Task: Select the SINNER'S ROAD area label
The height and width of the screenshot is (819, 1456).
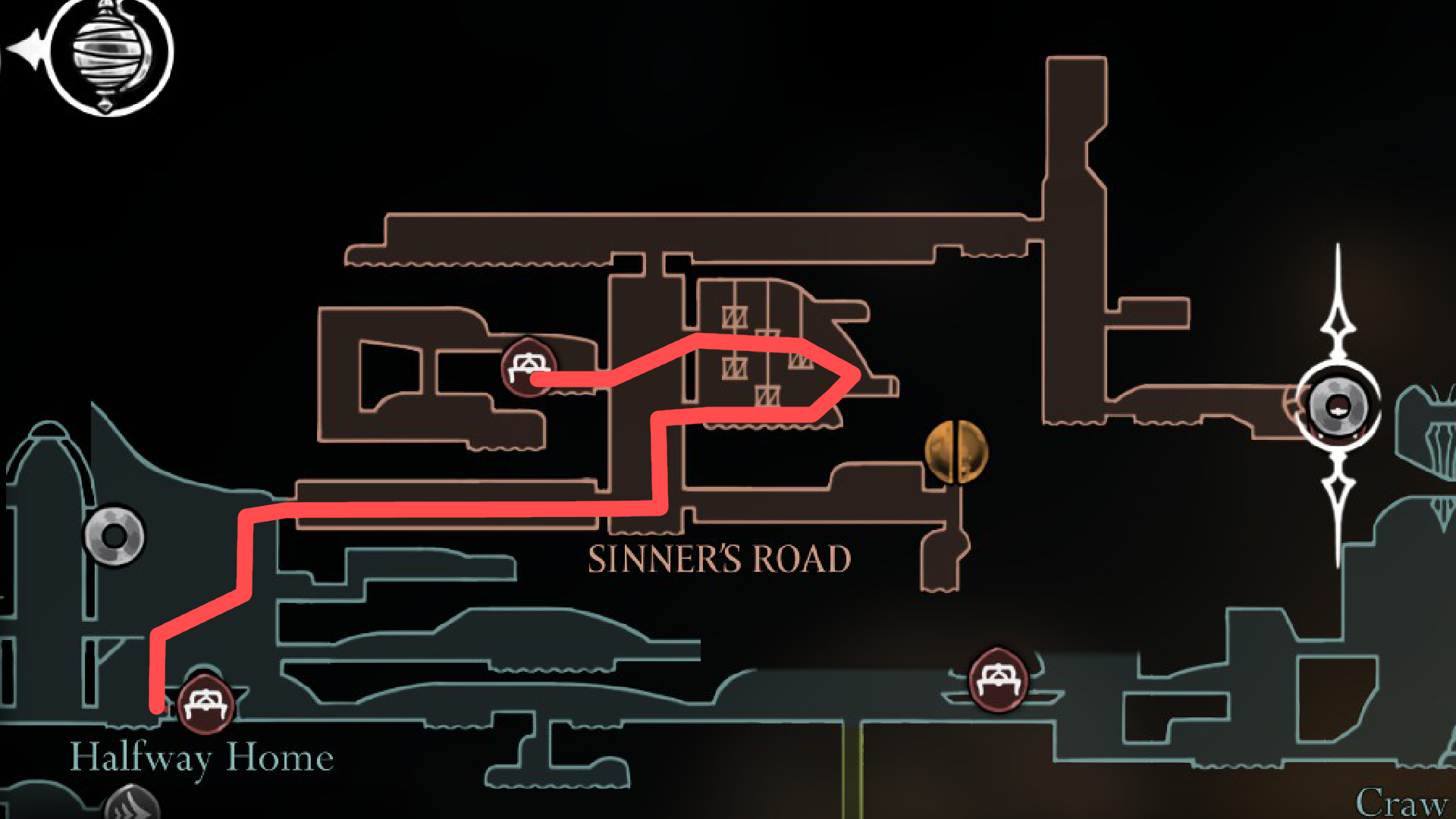Action: [719, 559]
